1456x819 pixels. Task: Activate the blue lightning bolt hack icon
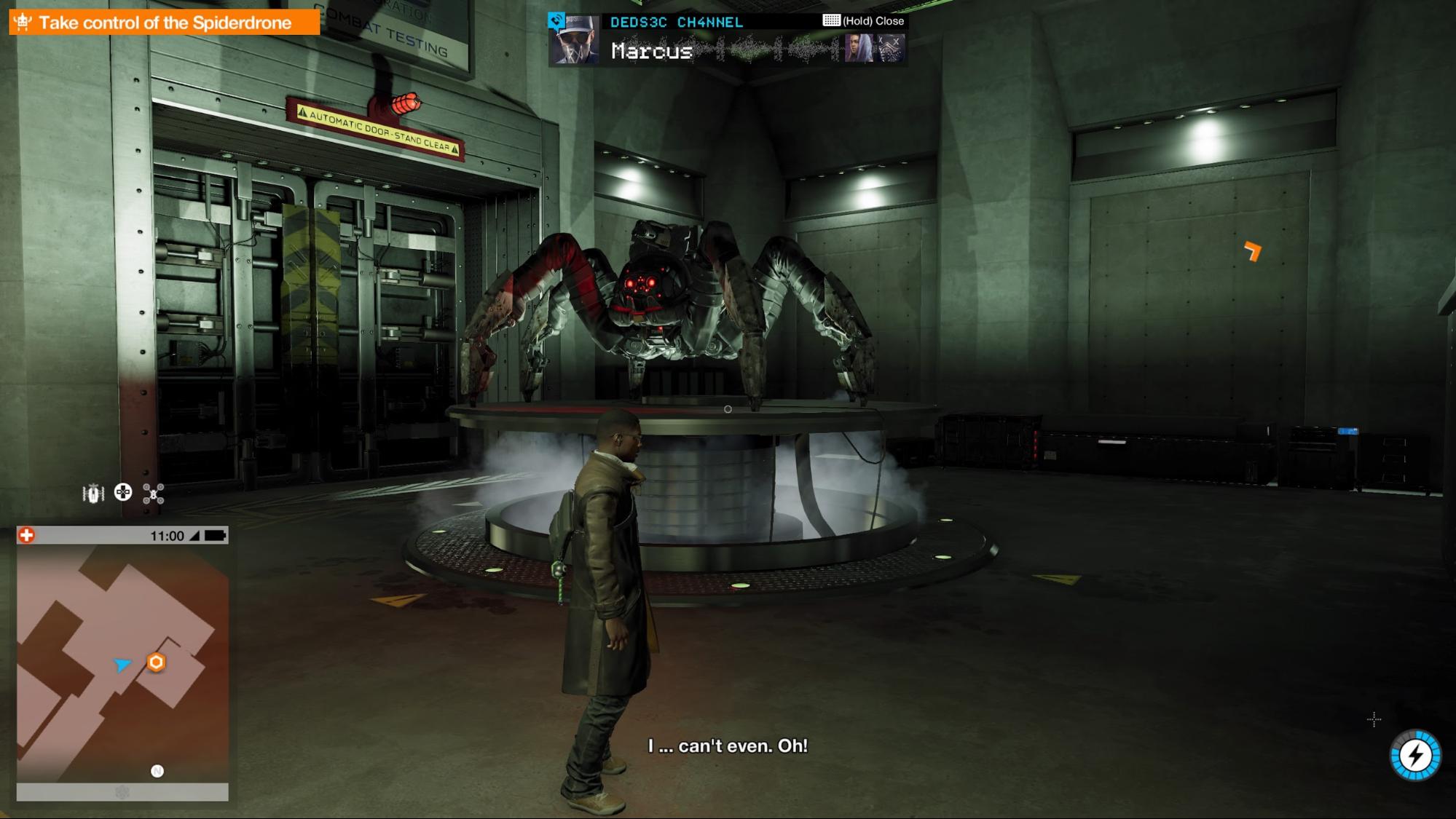pos(1415,756)
